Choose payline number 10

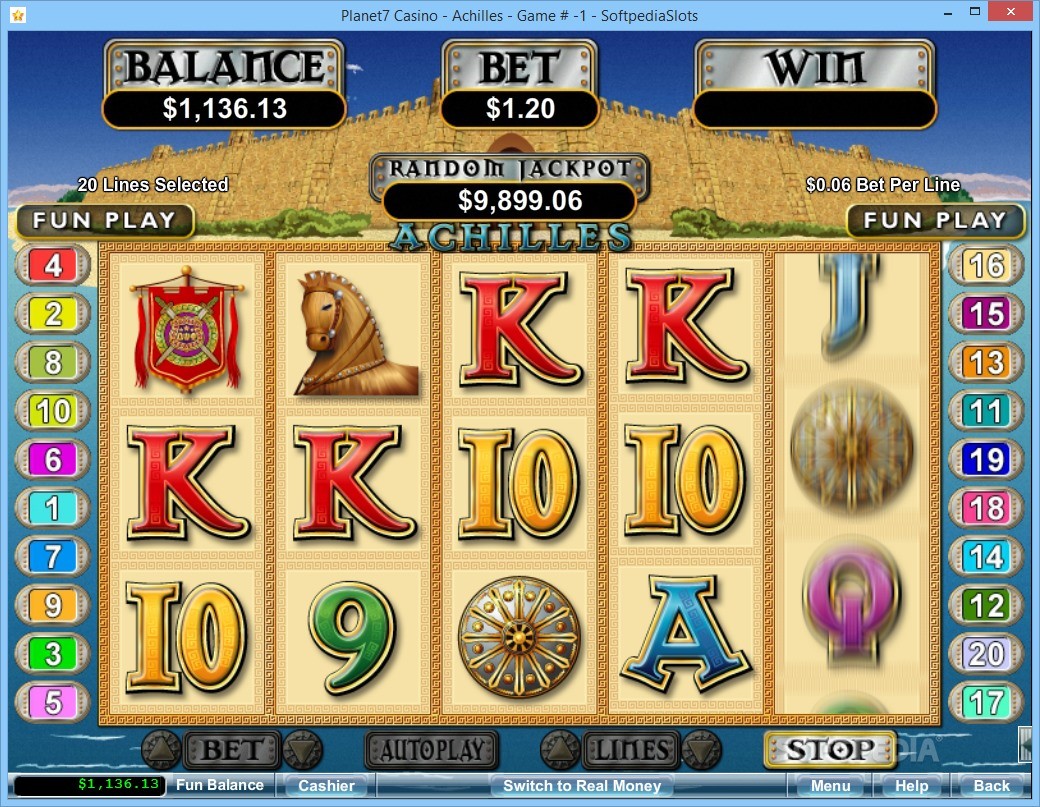[x=54, y=411]
